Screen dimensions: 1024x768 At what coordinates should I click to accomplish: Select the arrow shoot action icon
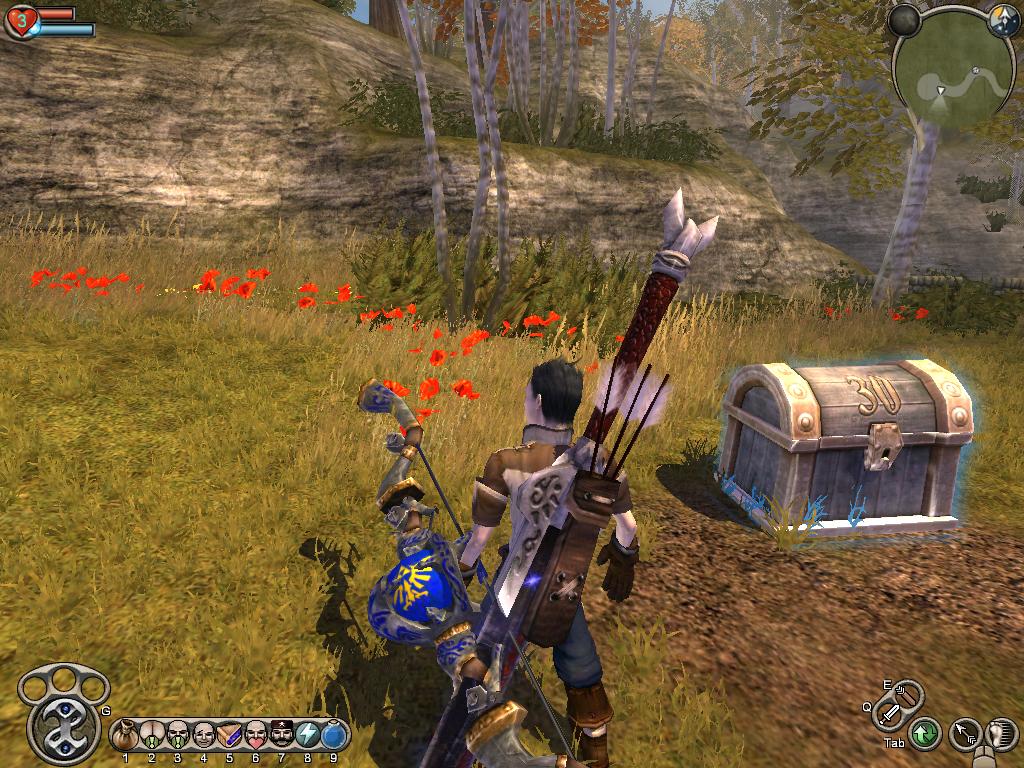point(964,735)
